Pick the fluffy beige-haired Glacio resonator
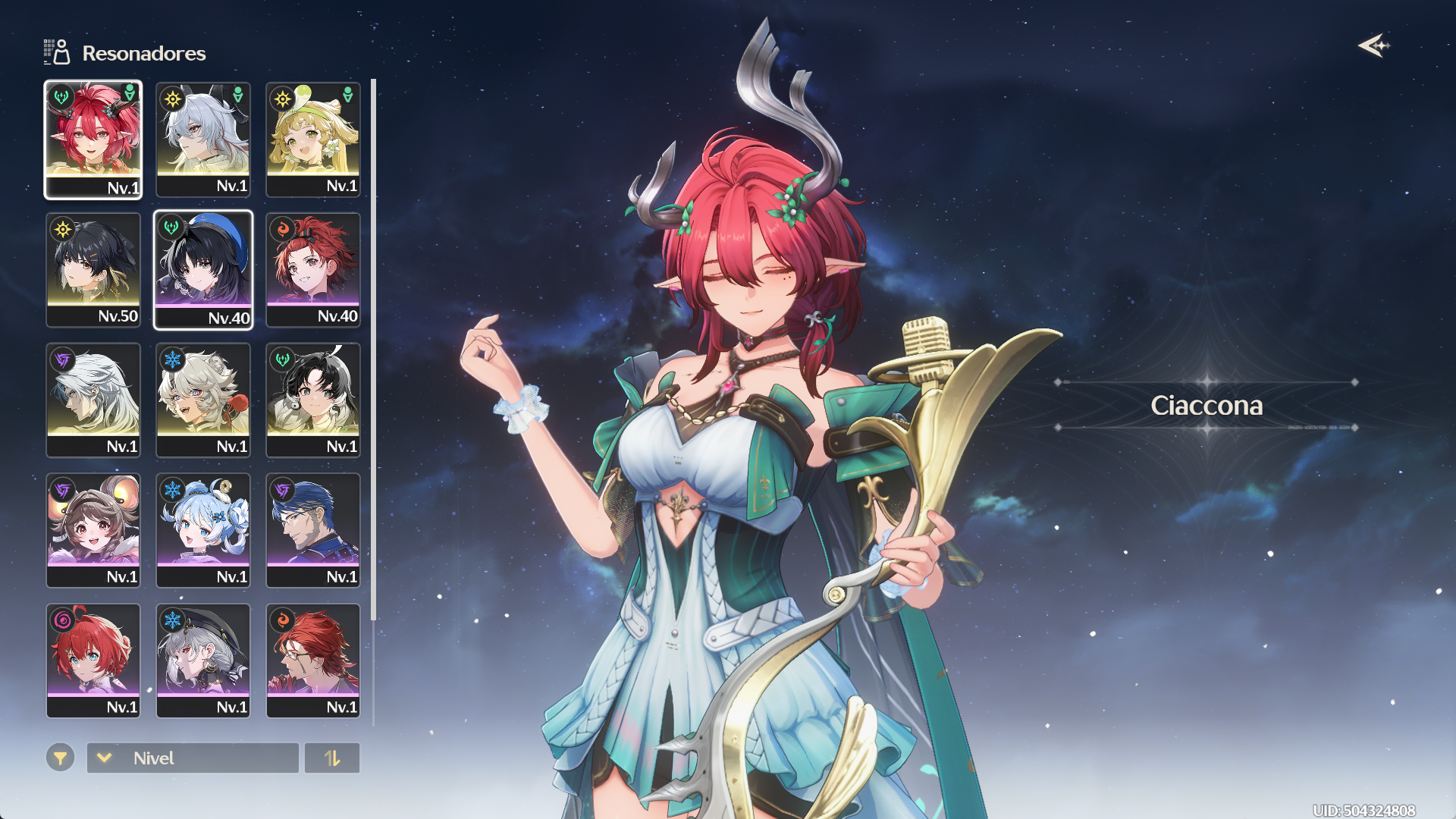Screen dimensions: 1456x819 point(203,400)
